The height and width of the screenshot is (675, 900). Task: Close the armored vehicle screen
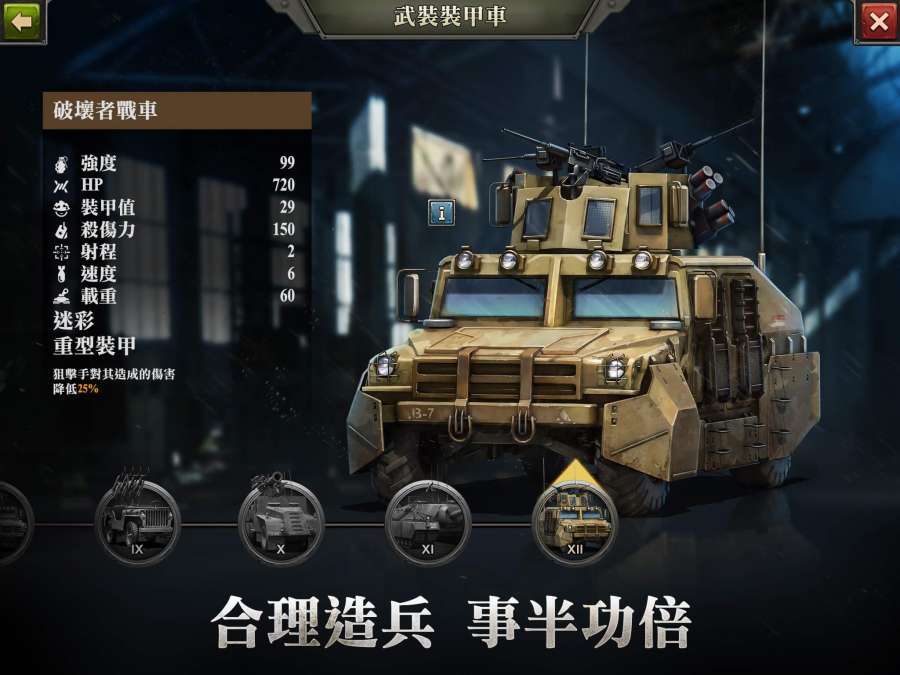tap(877, 21)
